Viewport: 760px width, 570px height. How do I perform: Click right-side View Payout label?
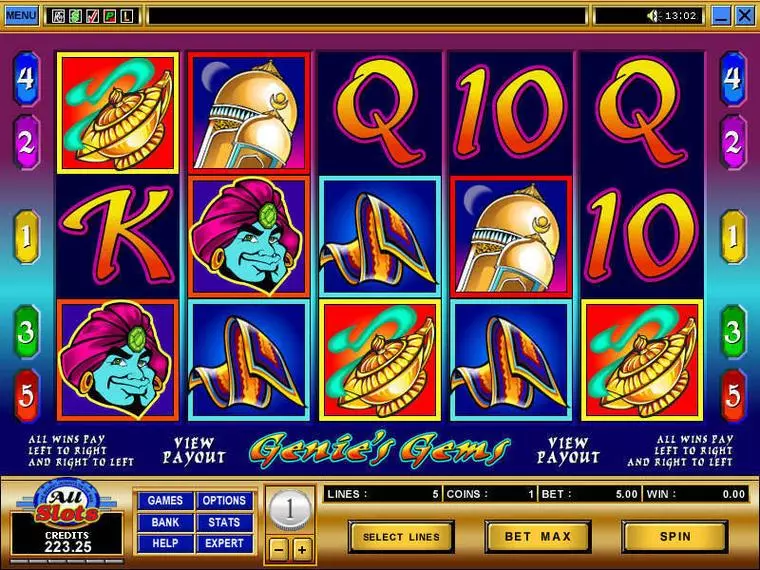pyautogui.click(x=568, y=450)
